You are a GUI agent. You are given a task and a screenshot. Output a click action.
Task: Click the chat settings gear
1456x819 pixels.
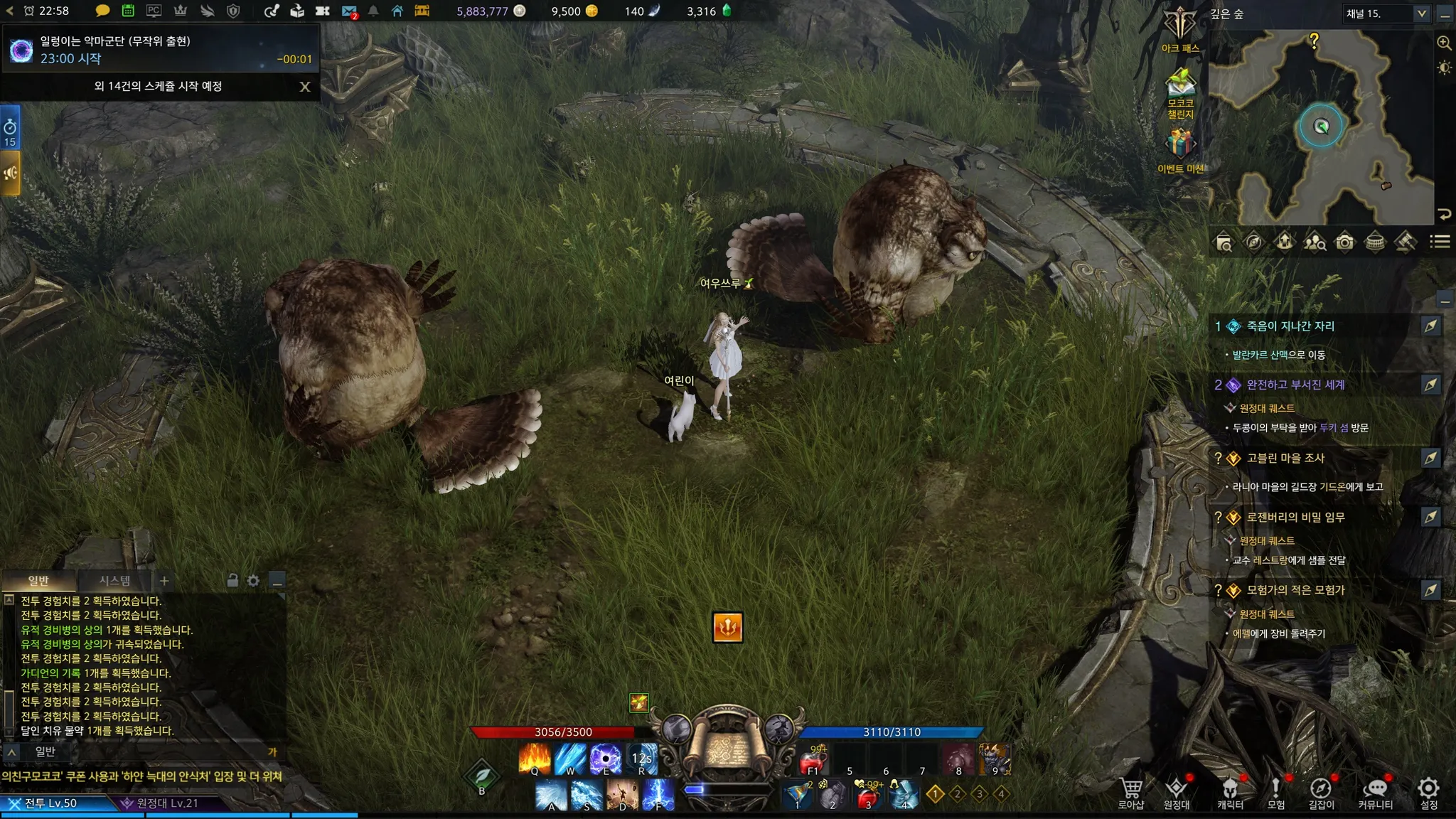point(253,581)
